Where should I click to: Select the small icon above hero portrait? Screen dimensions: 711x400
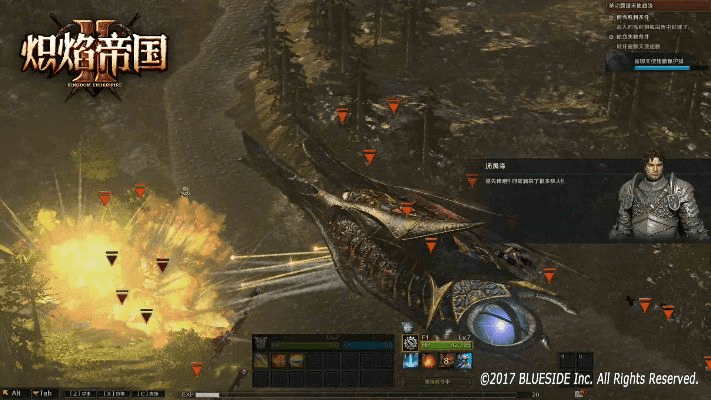coord(408,327)
